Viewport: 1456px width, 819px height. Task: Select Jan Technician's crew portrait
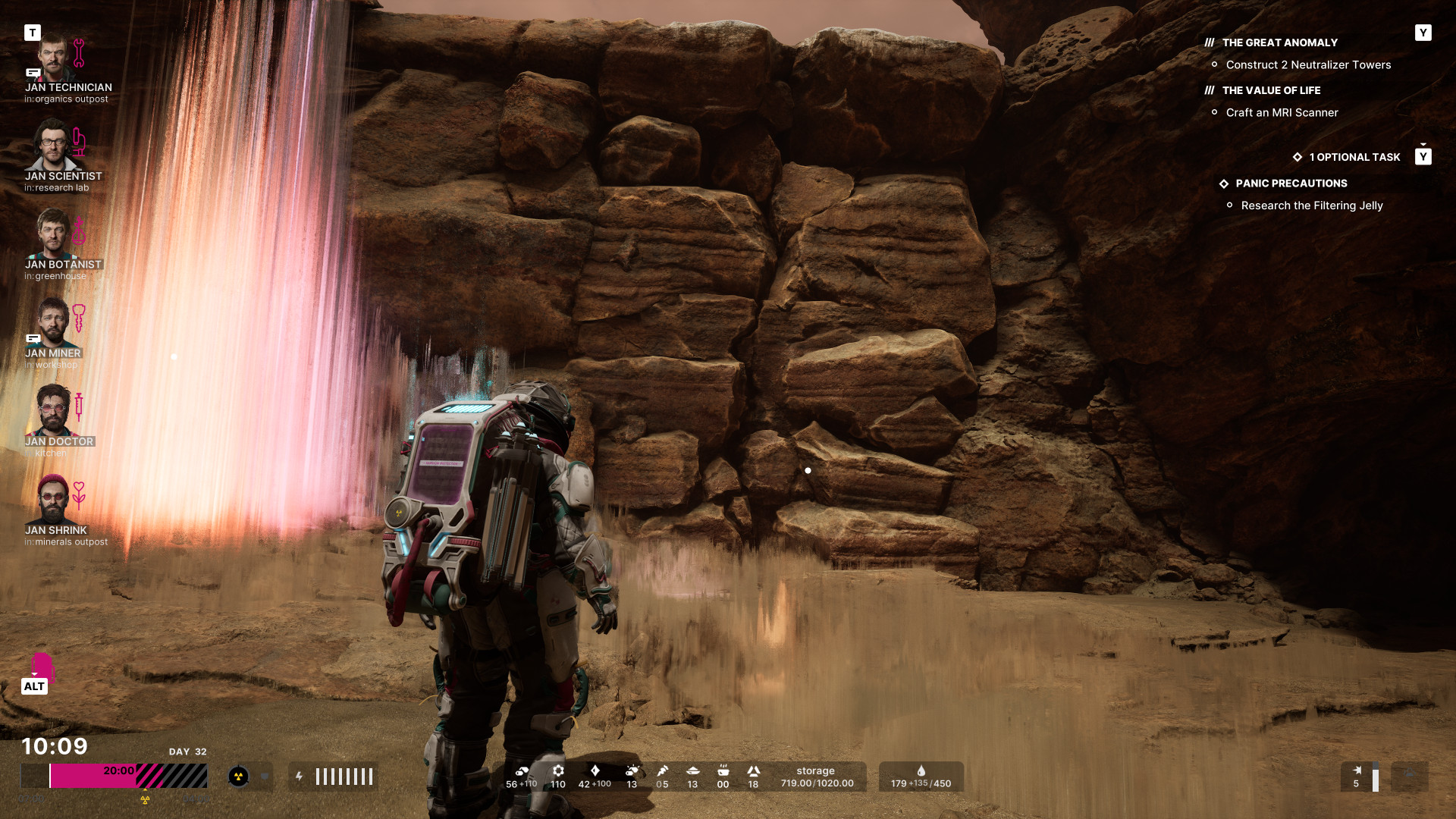coord(53,58)
